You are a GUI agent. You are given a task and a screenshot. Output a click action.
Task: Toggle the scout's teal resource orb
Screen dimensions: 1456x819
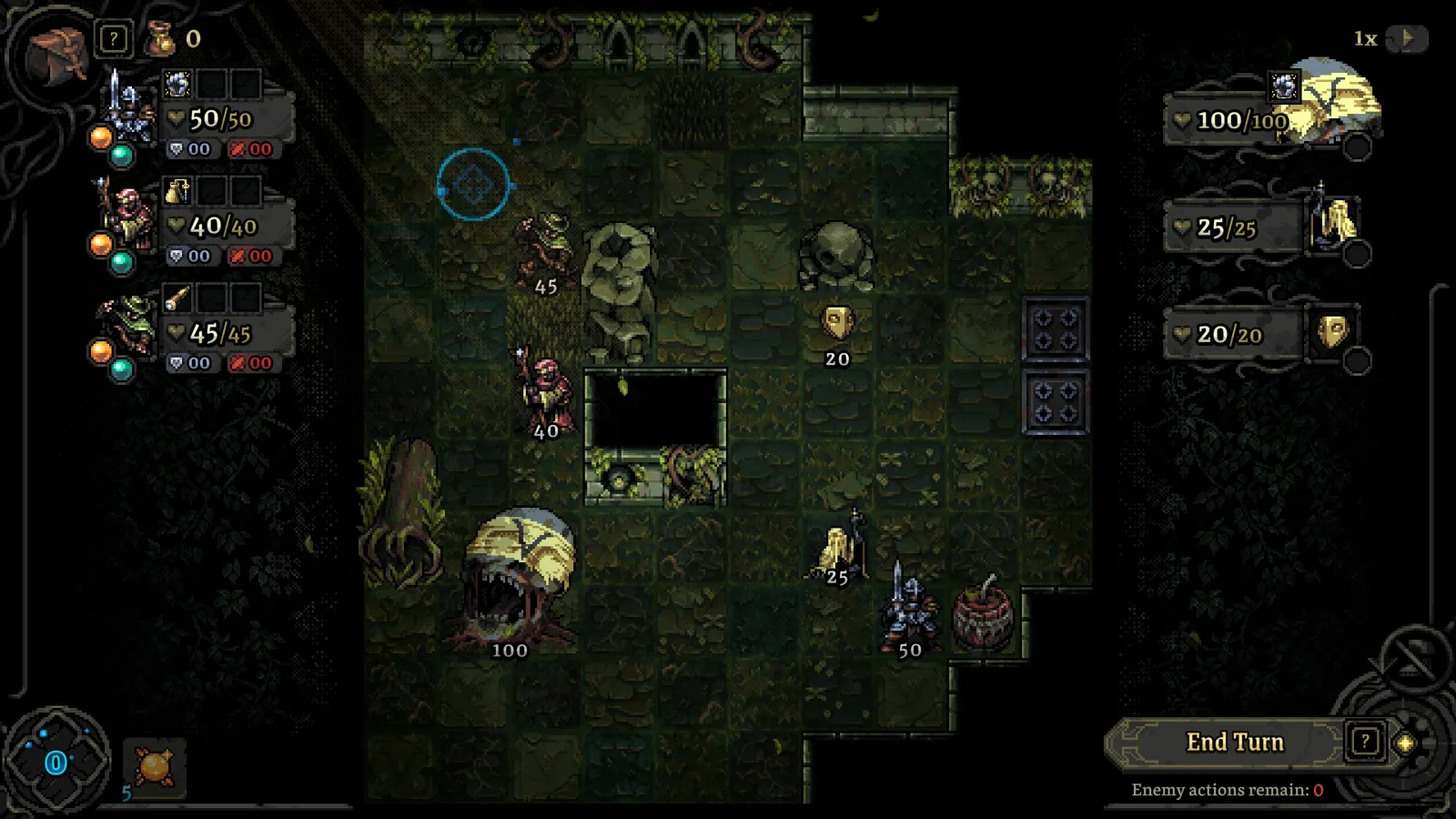tap(123, 367)
